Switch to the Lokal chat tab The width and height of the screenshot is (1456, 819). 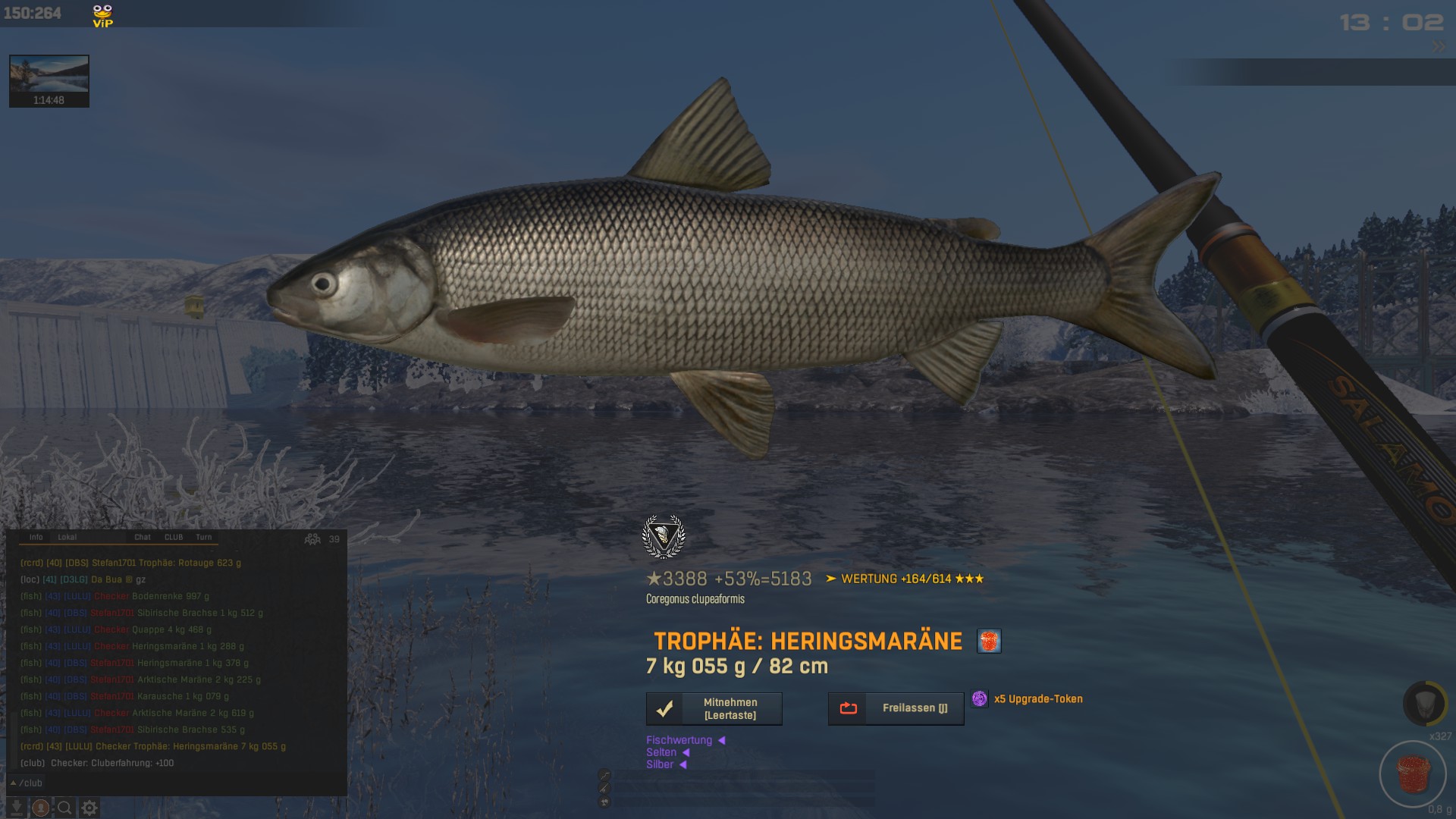[67, 537]
